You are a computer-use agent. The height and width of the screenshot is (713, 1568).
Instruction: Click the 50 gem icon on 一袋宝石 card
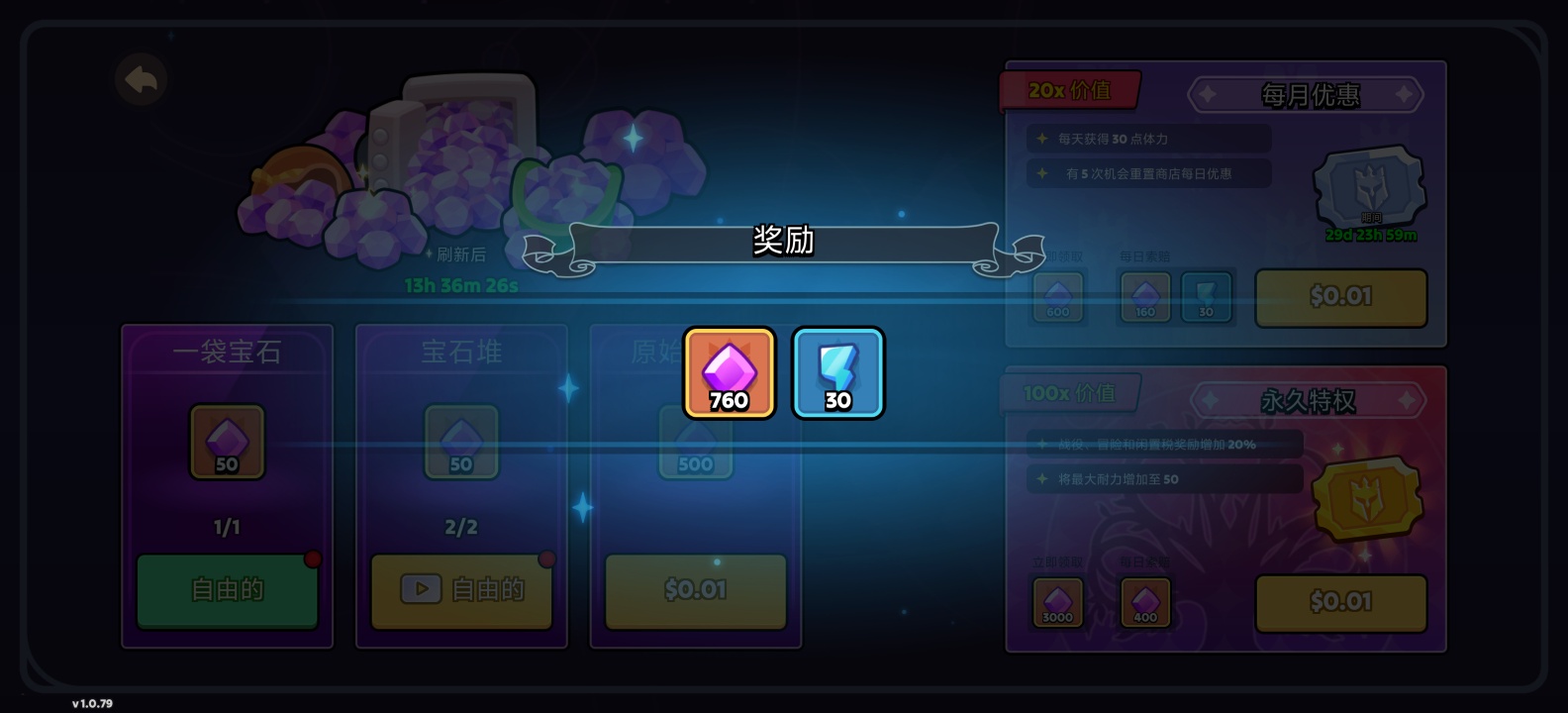coord(227,442)
